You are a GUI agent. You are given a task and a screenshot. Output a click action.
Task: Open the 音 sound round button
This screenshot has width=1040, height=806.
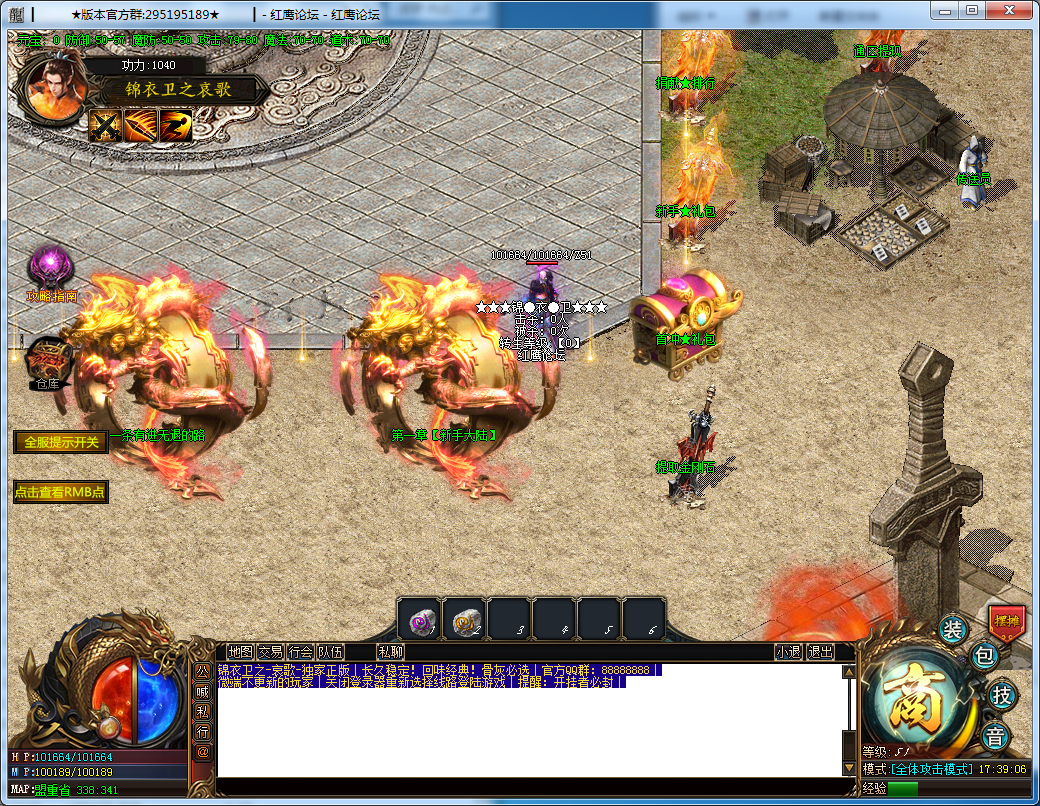pos(995,738)
